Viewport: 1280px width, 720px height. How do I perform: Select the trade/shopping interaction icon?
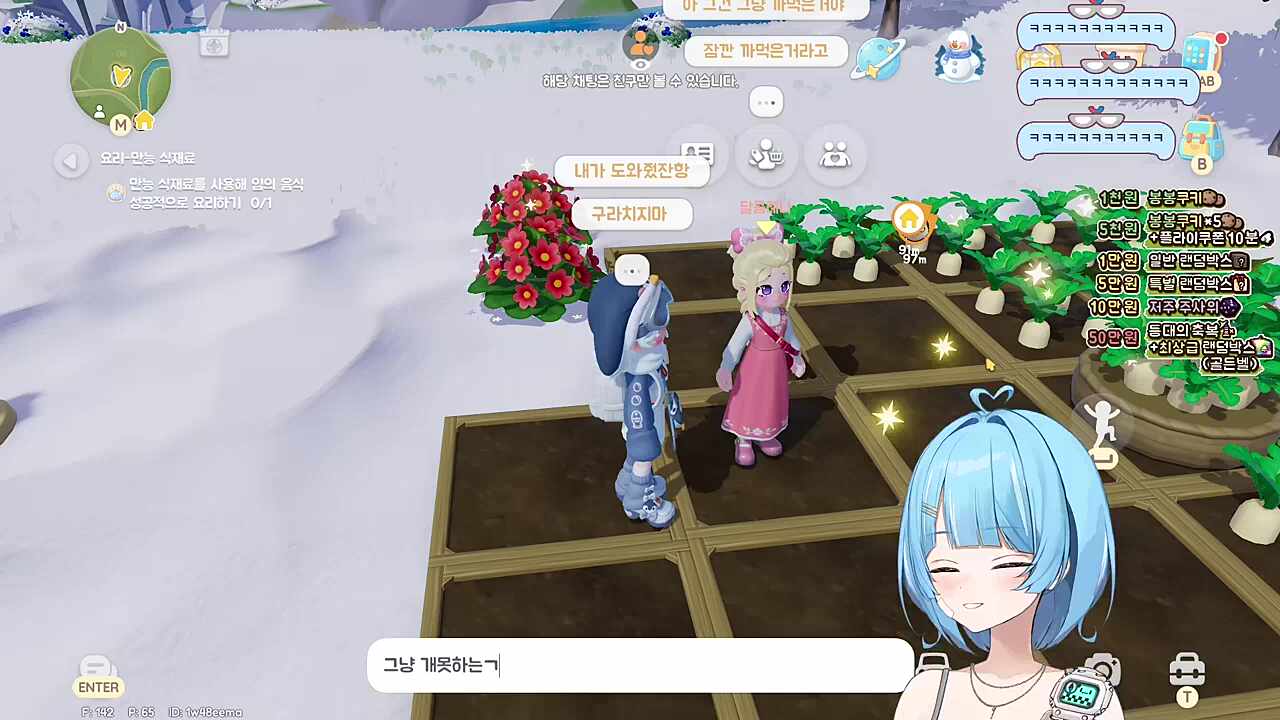point(766,153)
